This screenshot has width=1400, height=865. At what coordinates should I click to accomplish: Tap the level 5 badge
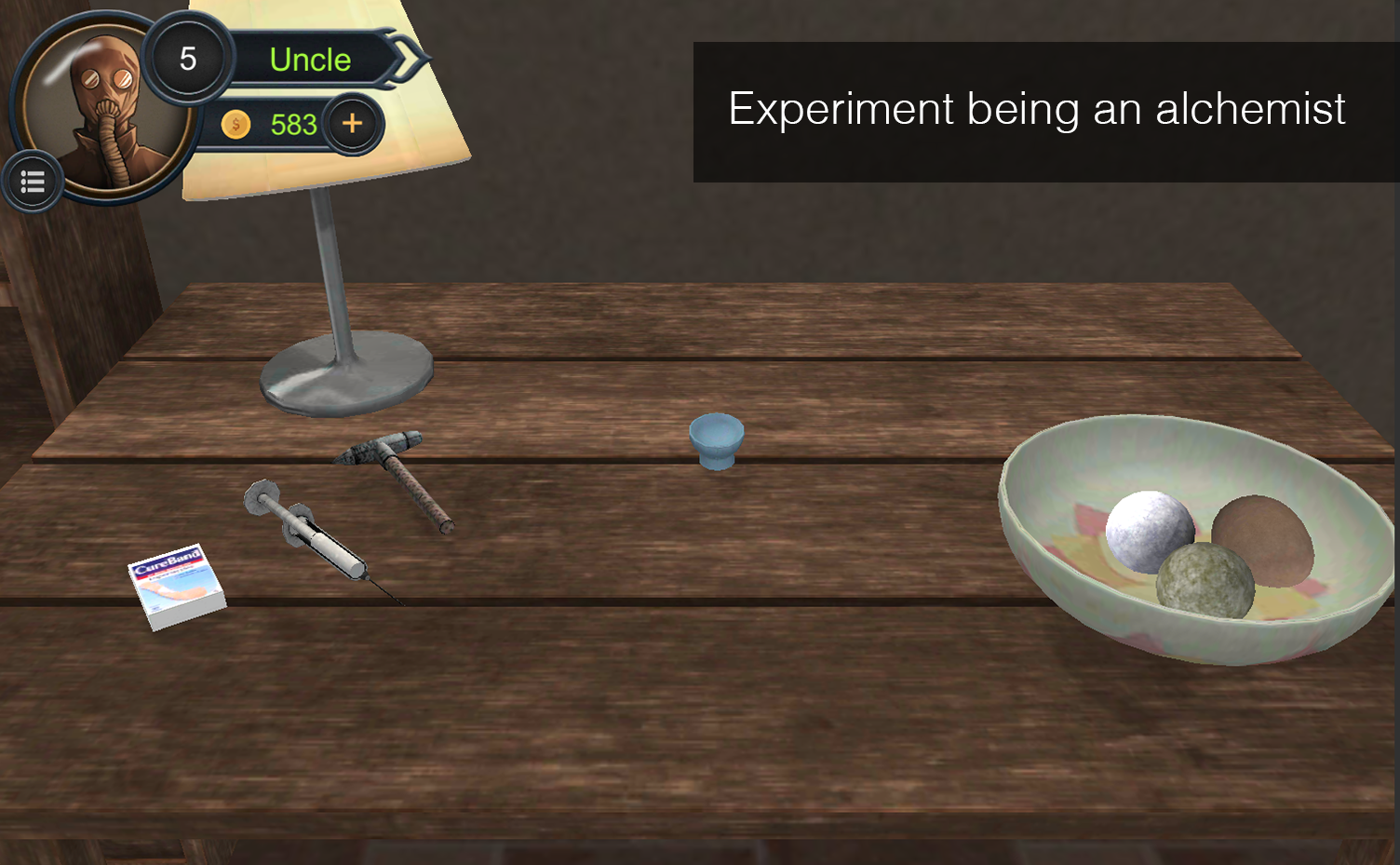(189, 58)
